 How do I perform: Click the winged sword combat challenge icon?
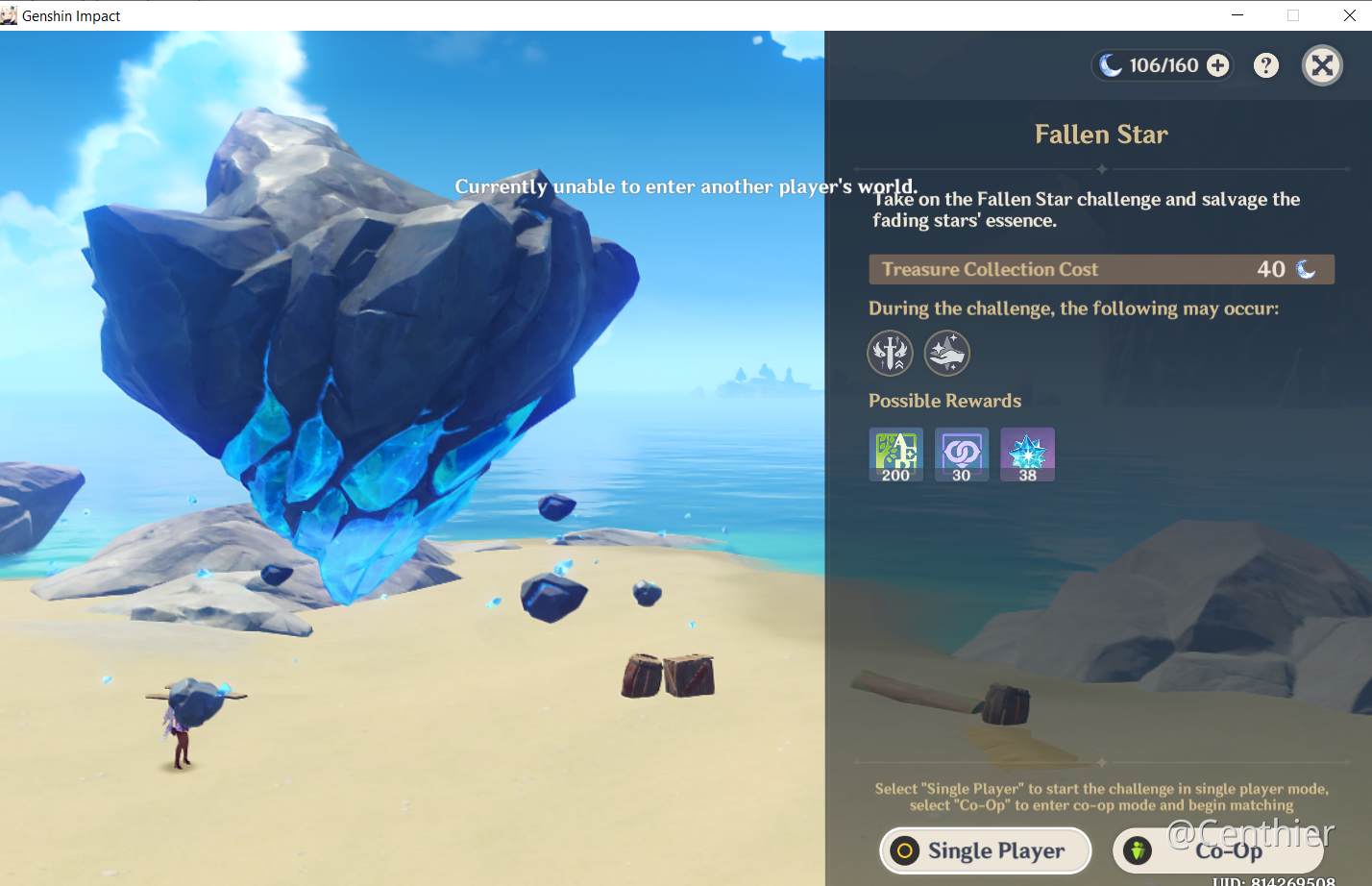click(x=890, y=354)
